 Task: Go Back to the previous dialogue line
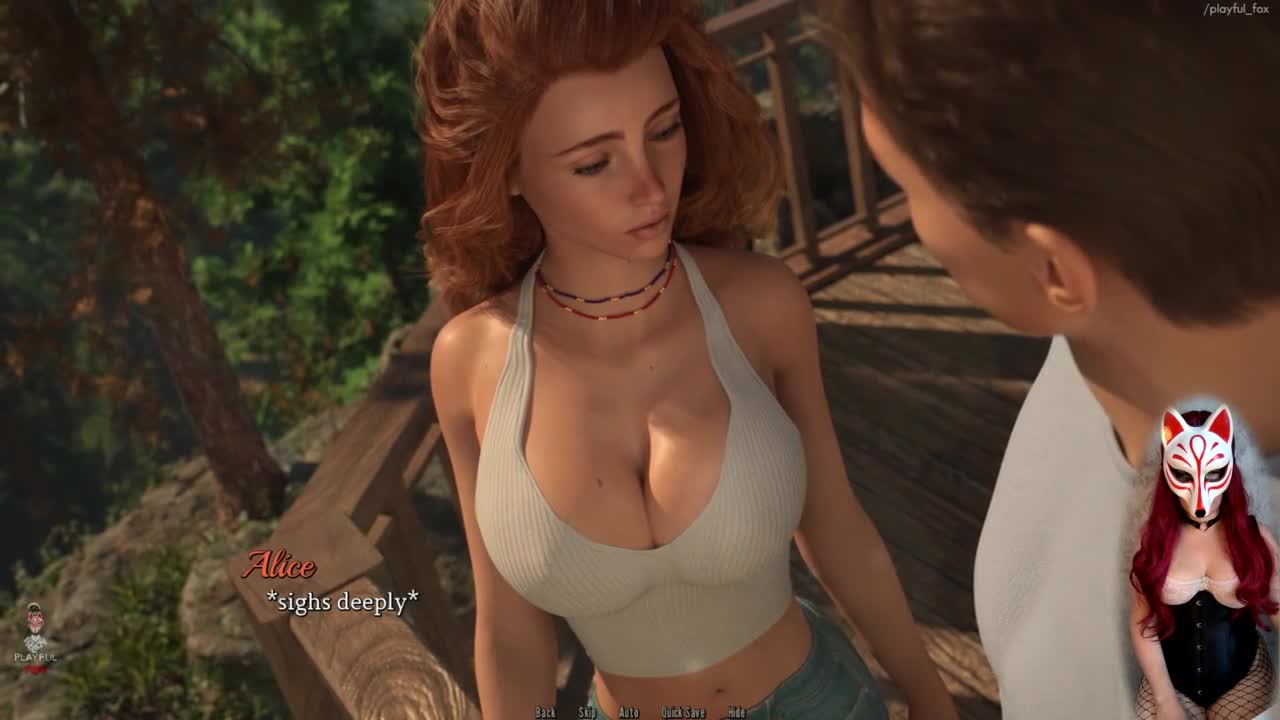click(x=545, y=712)
